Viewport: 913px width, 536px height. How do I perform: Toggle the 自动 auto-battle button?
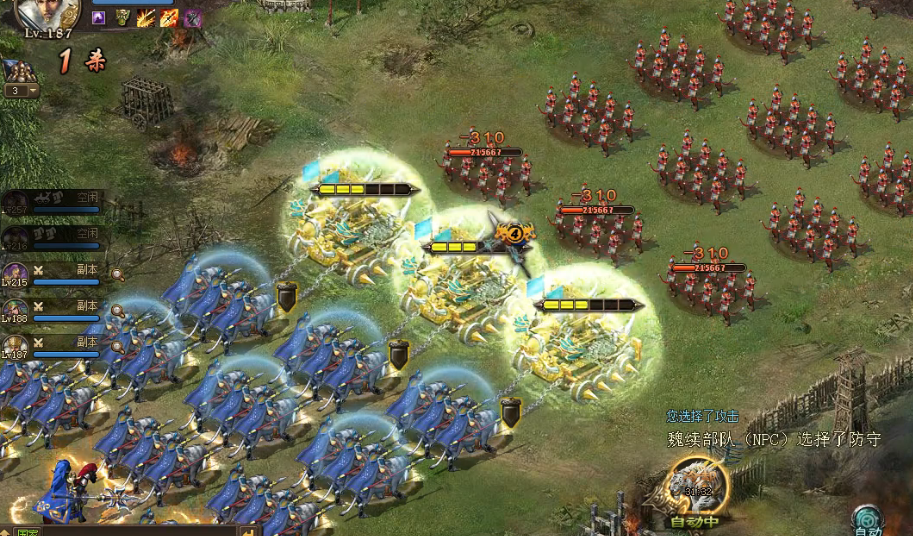coord(866,520)
